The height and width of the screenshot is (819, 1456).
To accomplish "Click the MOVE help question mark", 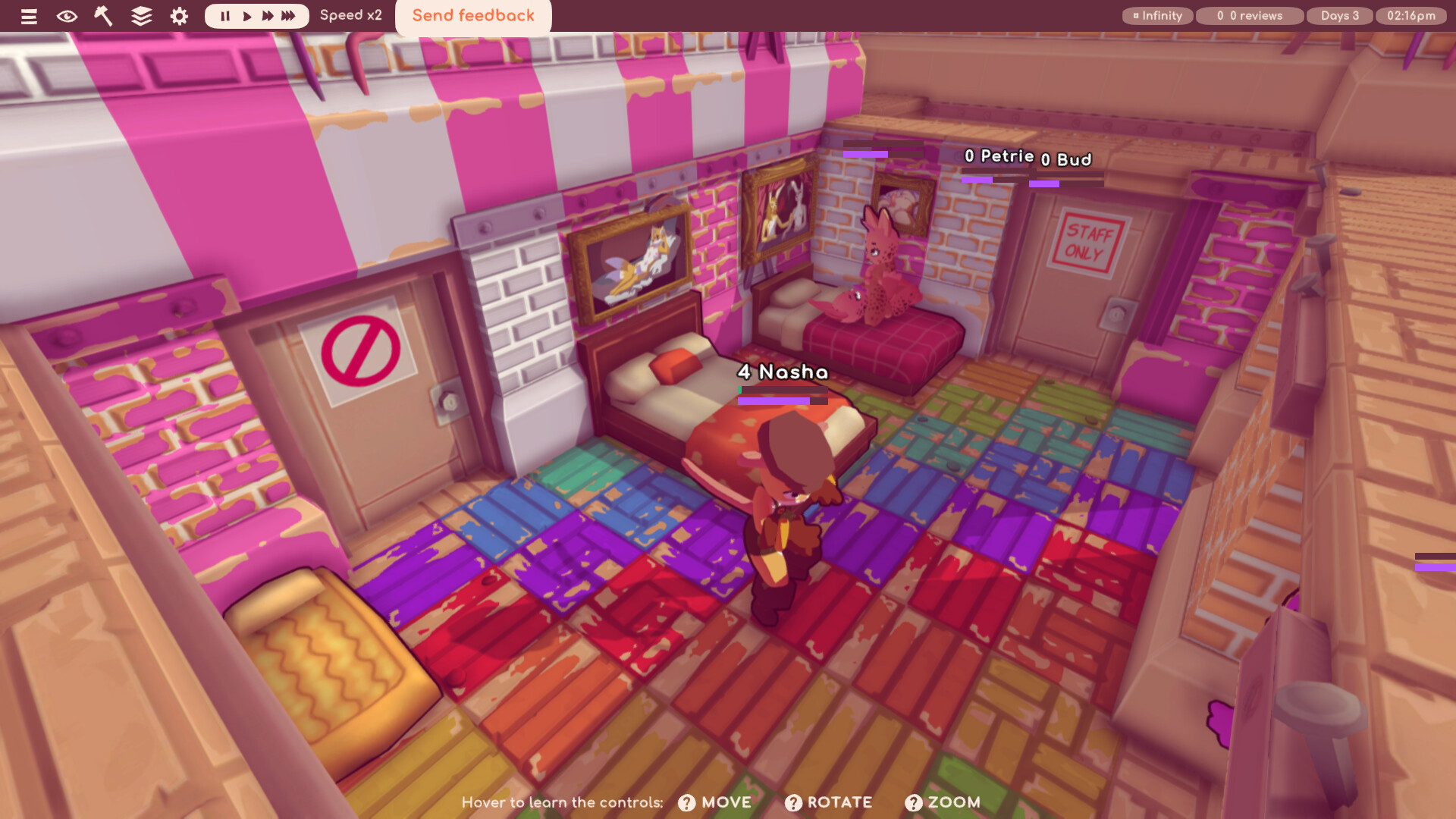I will 686,802.
